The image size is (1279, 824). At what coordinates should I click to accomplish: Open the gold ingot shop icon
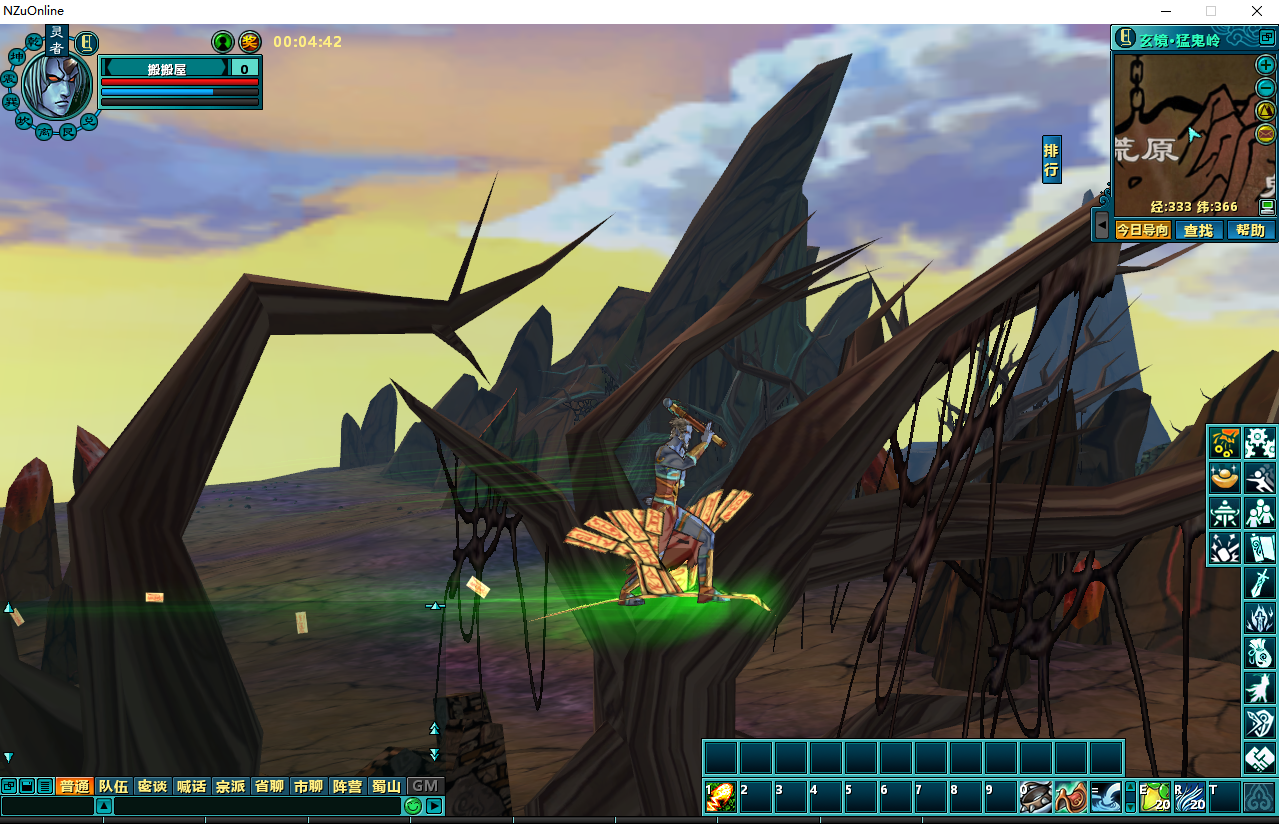(x=1224, y=478)
